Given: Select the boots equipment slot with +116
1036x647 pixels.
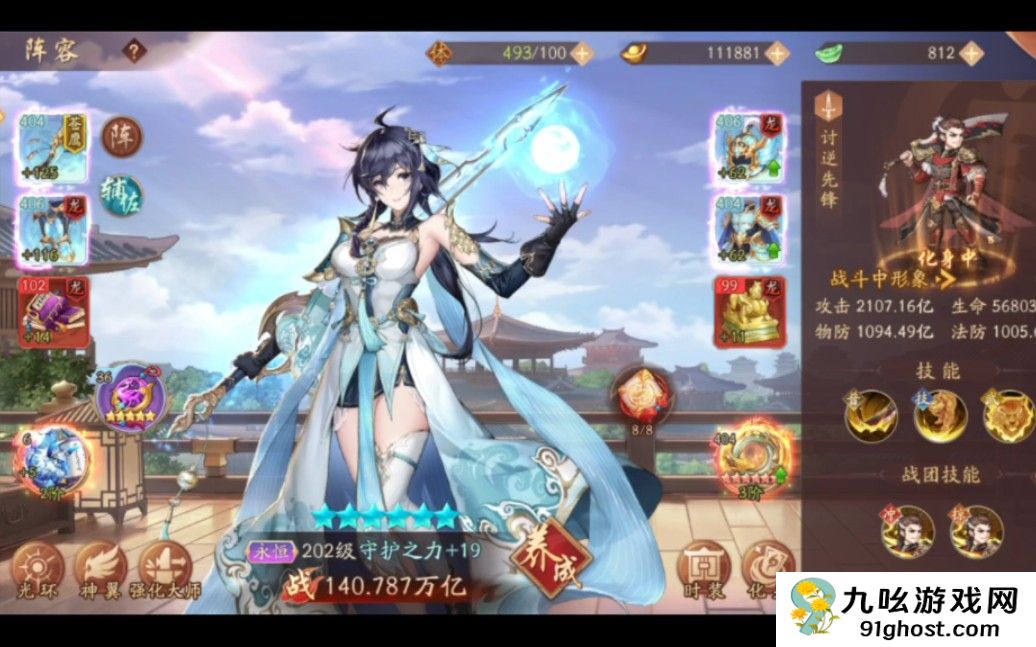Looking at the screenshot, I should [54, 229].
